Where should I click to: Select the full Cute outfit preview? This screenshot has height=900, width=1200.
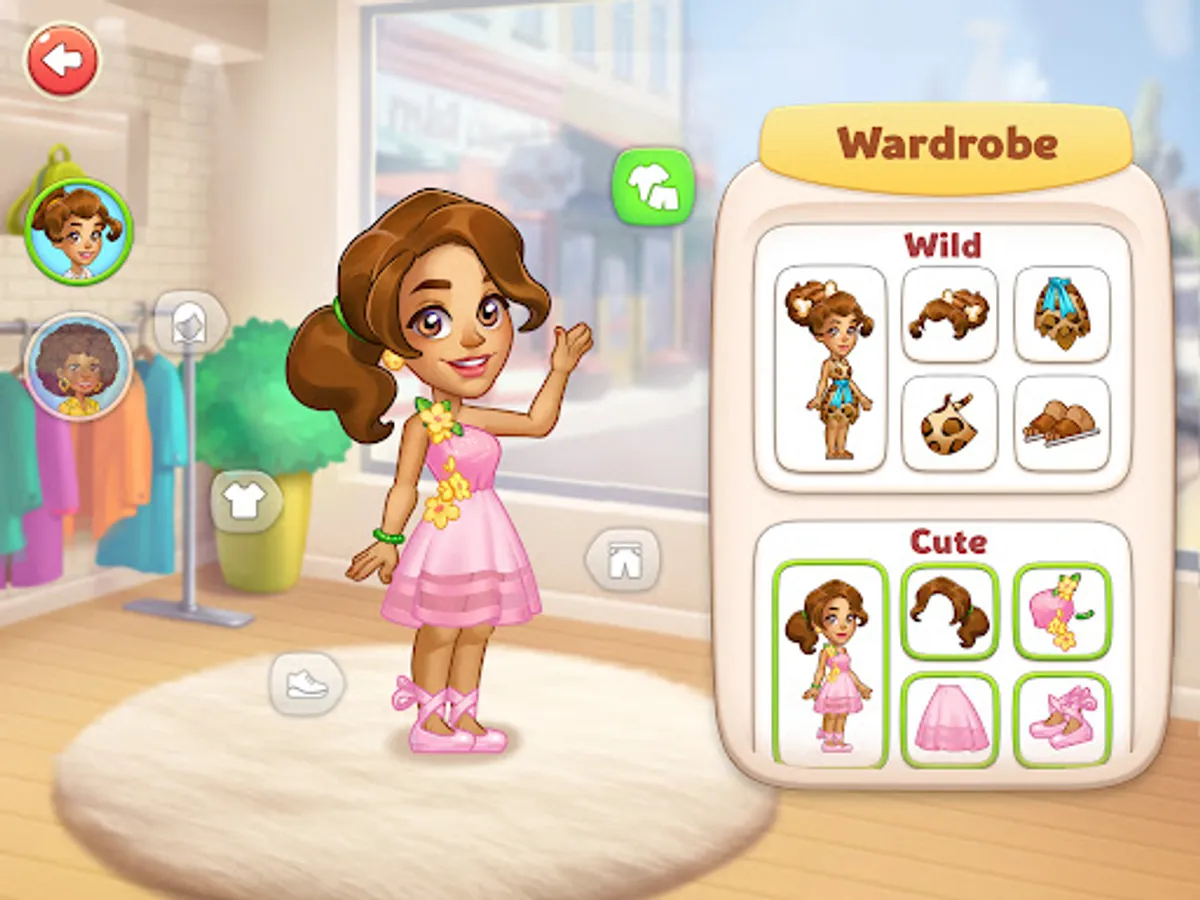coord(831,663)
